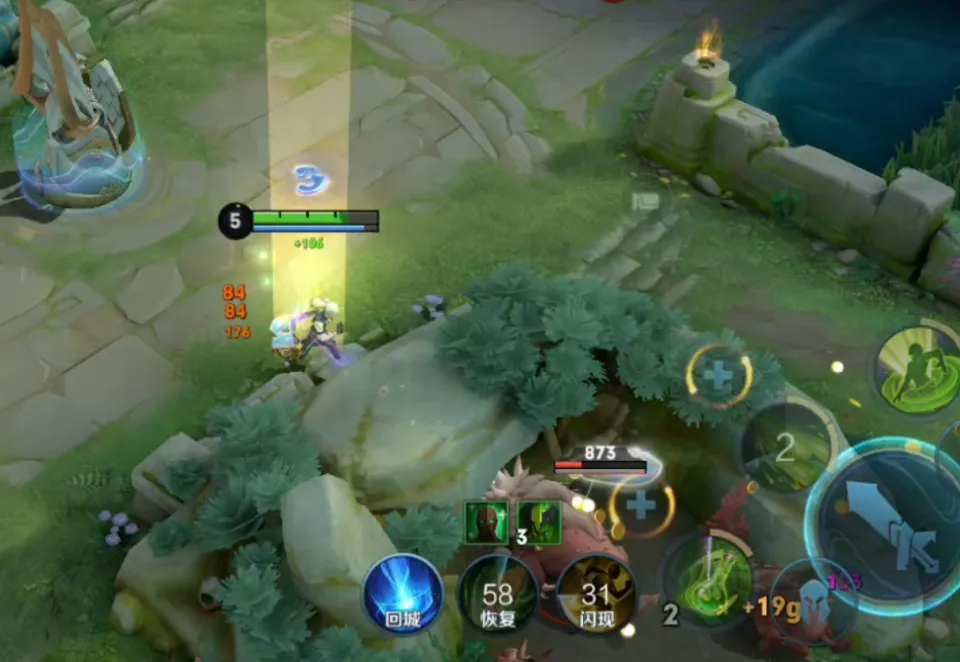Image resolution: width=960 pixels, height=662 pixels.
Task: Trigger the green running-figure skill
Action: (x=918, y=369)
